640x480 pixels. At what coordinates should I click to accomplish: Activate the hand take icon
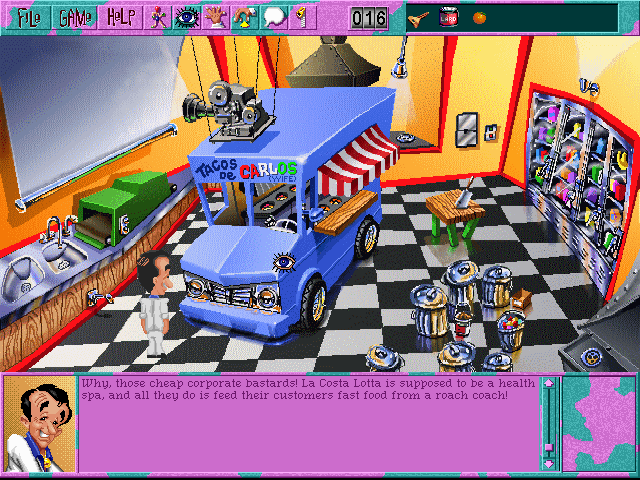tap(214, 17)
